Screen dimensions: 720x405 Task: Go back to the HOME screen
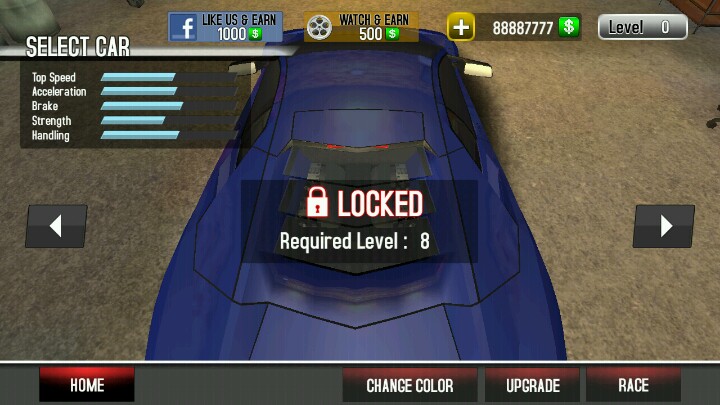(87, 385)
